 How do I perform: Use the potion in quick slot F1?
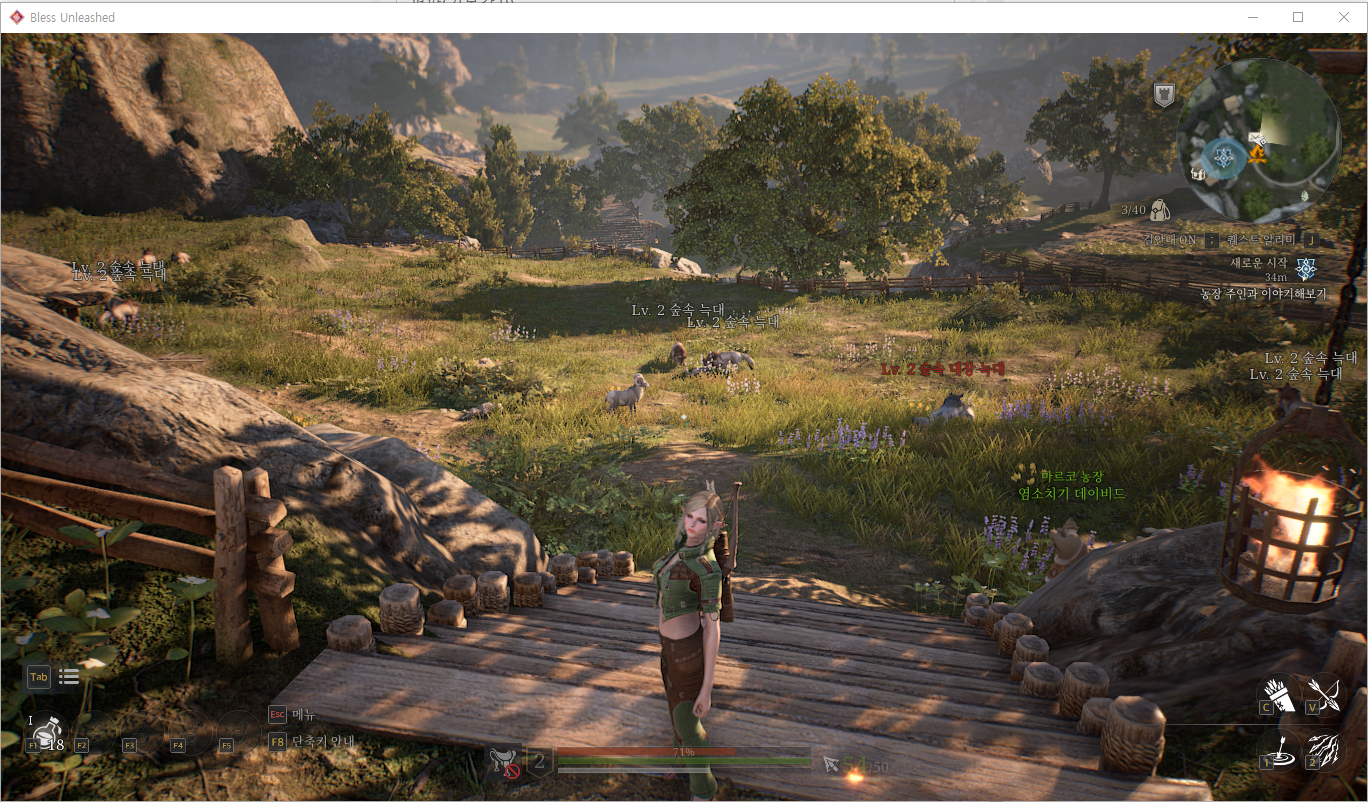pyautogui.click(x=45, y=732)
